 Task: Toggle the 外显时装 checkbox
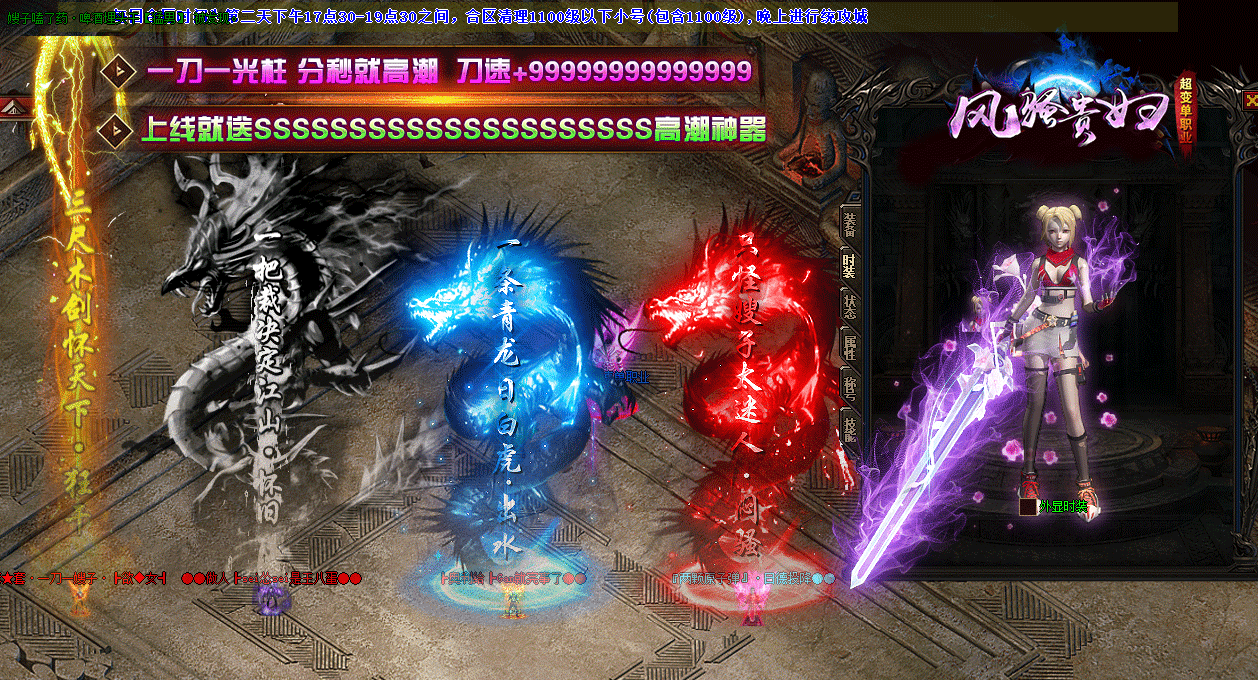(1027, 507)
